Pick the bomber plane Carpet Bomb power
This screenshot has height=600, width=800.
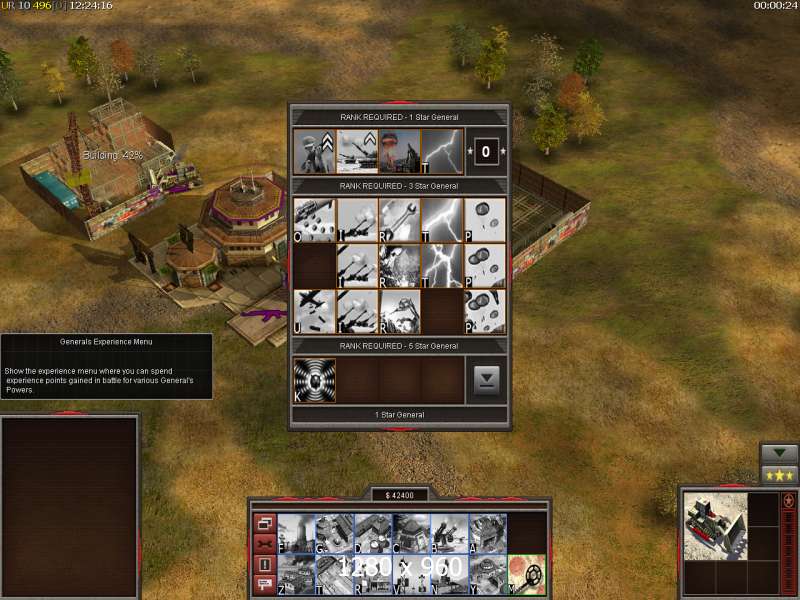(315, 311)
